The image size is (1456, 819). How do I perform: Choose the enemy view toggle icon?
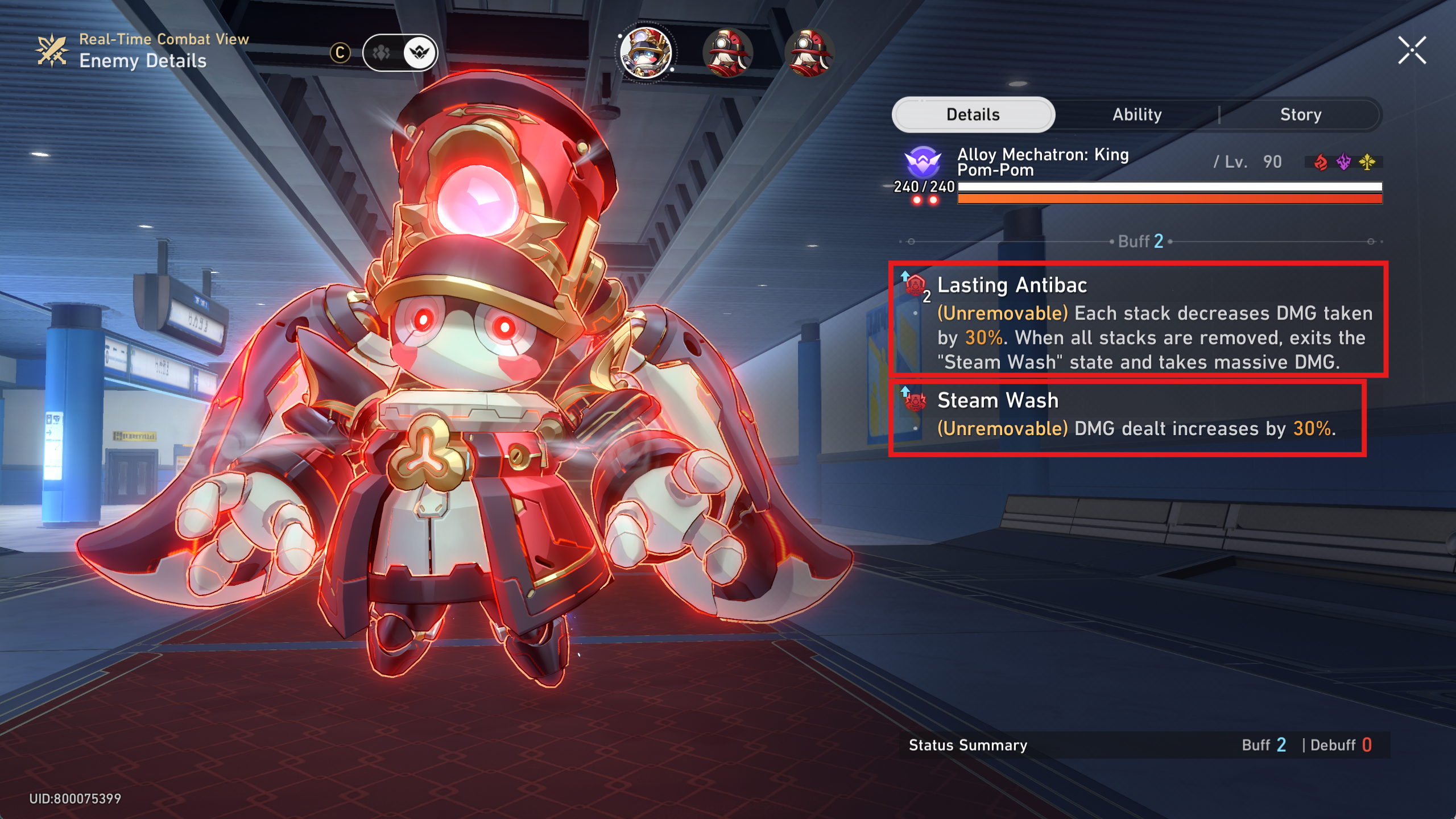pos(420,53)
